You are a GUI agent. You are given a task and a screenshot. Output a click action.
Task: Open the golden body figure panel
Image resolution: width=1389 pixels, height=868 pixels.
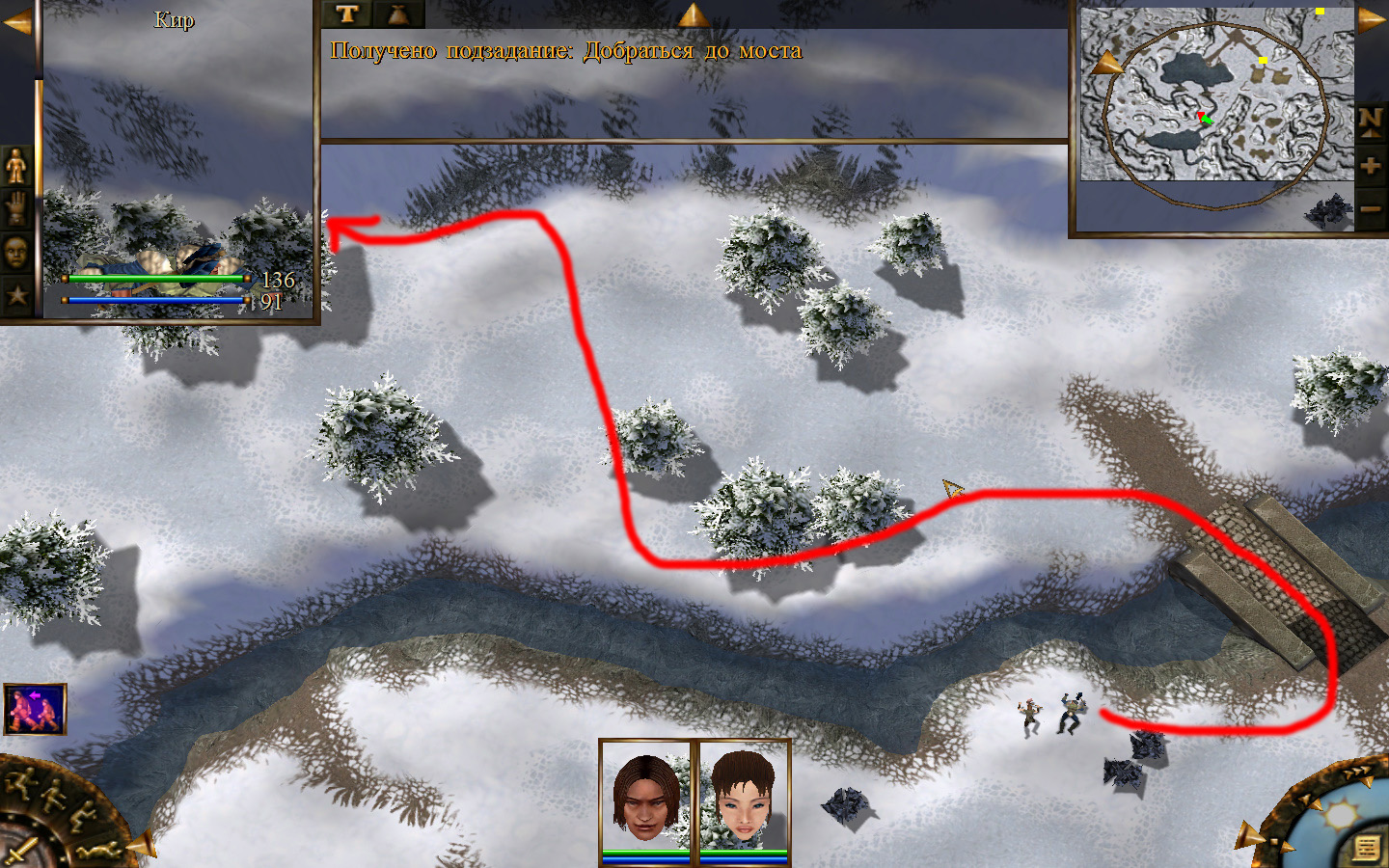[x=16, y=167]
